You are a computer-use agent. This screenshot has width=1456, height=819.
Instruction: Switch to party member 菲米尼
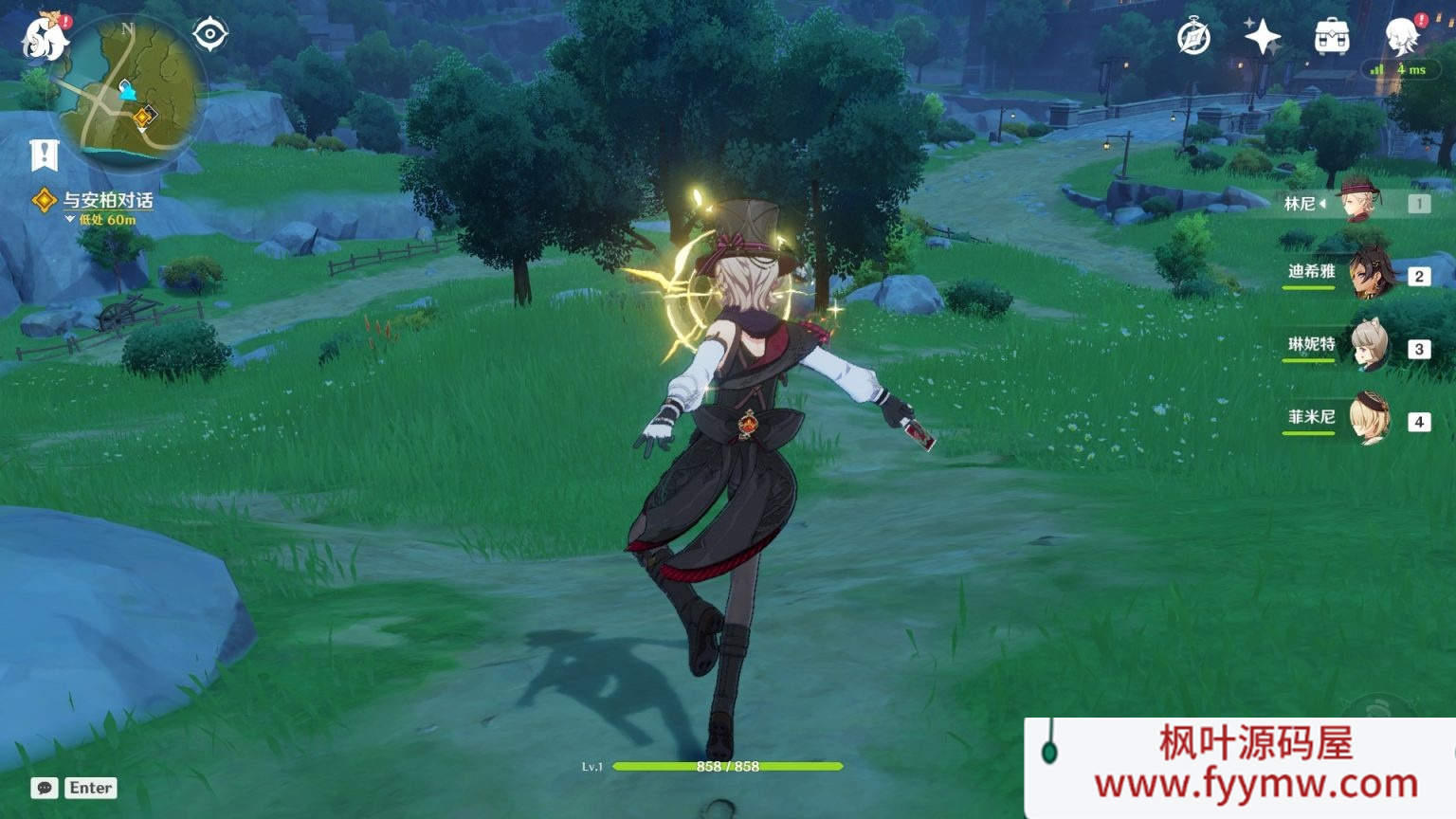point(1369,420)
